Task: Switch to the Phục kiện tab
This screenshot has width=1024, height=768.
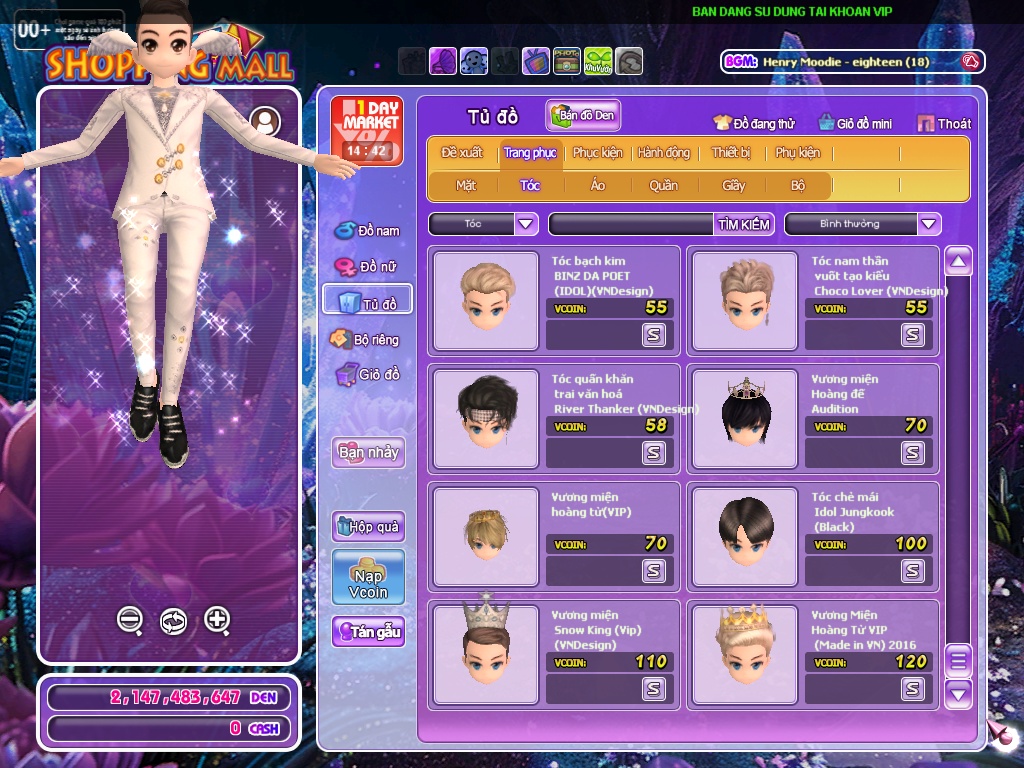Action: click(597, 153)
